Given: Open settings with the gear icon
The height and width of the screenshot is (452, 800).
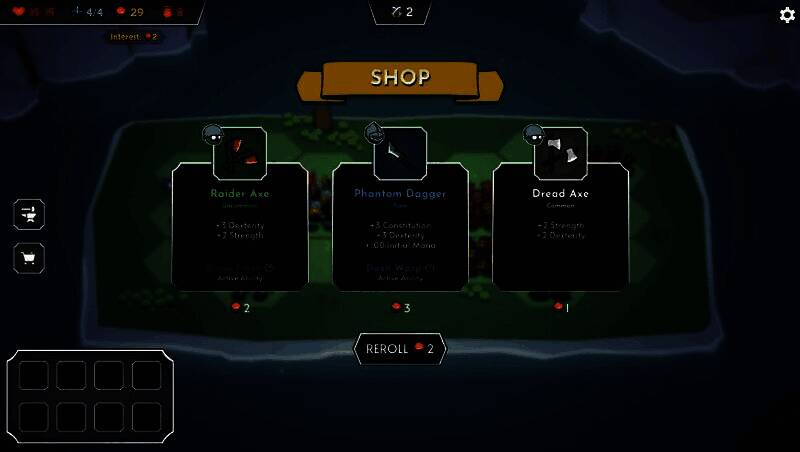Looking at the screenshot, I should coord(787,15).
